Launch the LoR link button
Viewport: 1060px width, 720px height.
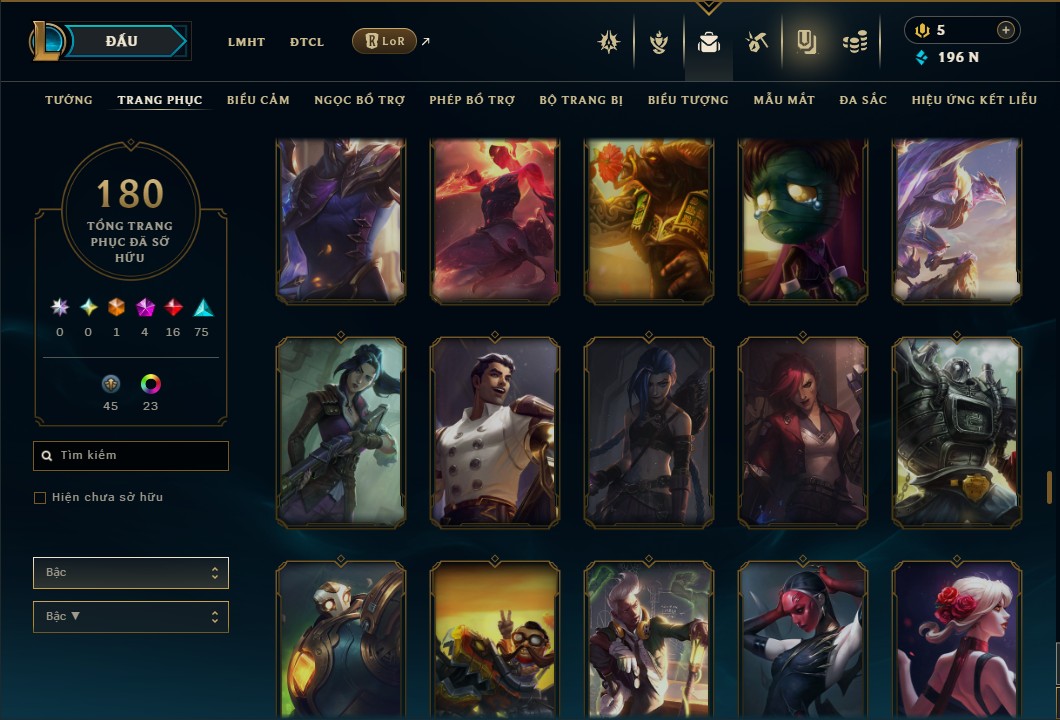tap(385, 41)
